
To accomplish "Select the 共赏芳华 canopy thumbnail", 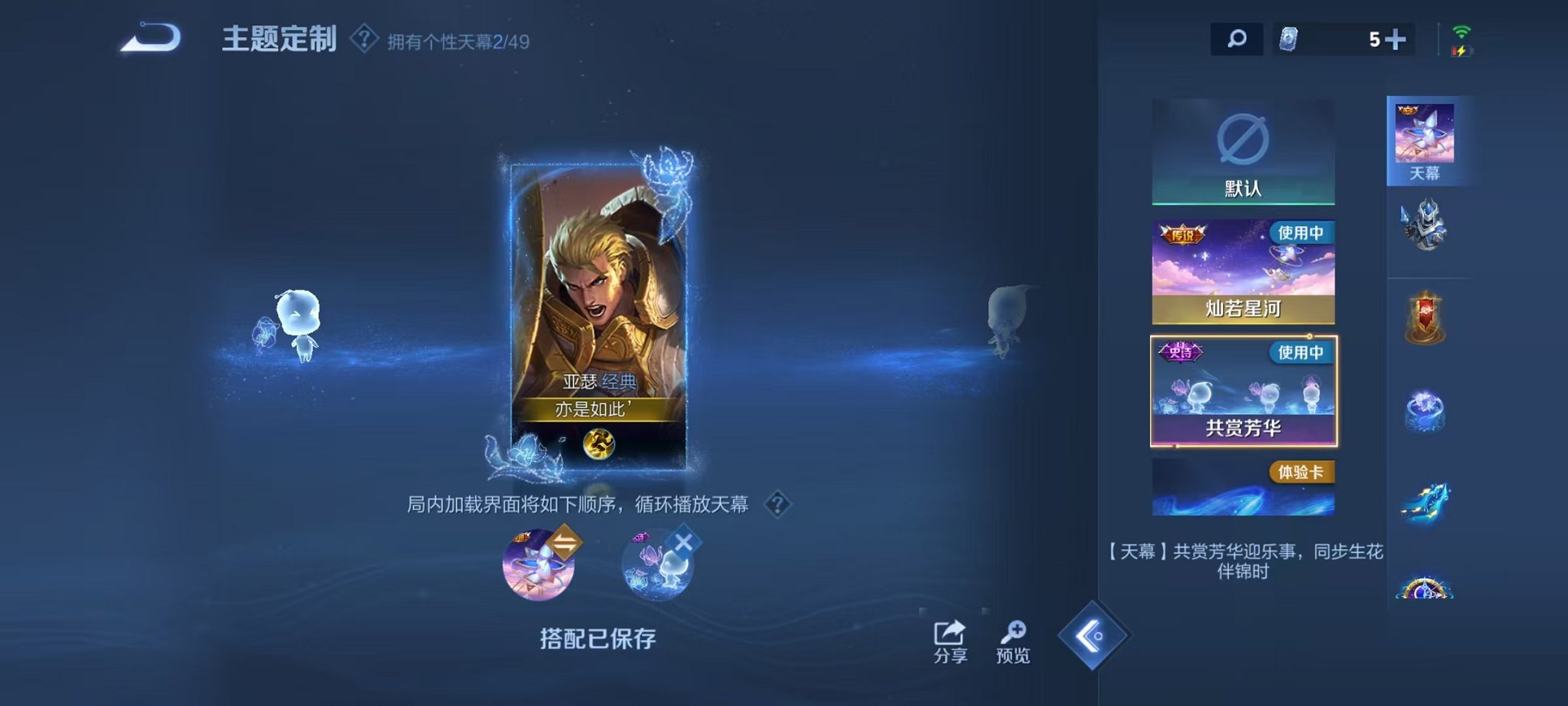I will (x=1243, y=392).
